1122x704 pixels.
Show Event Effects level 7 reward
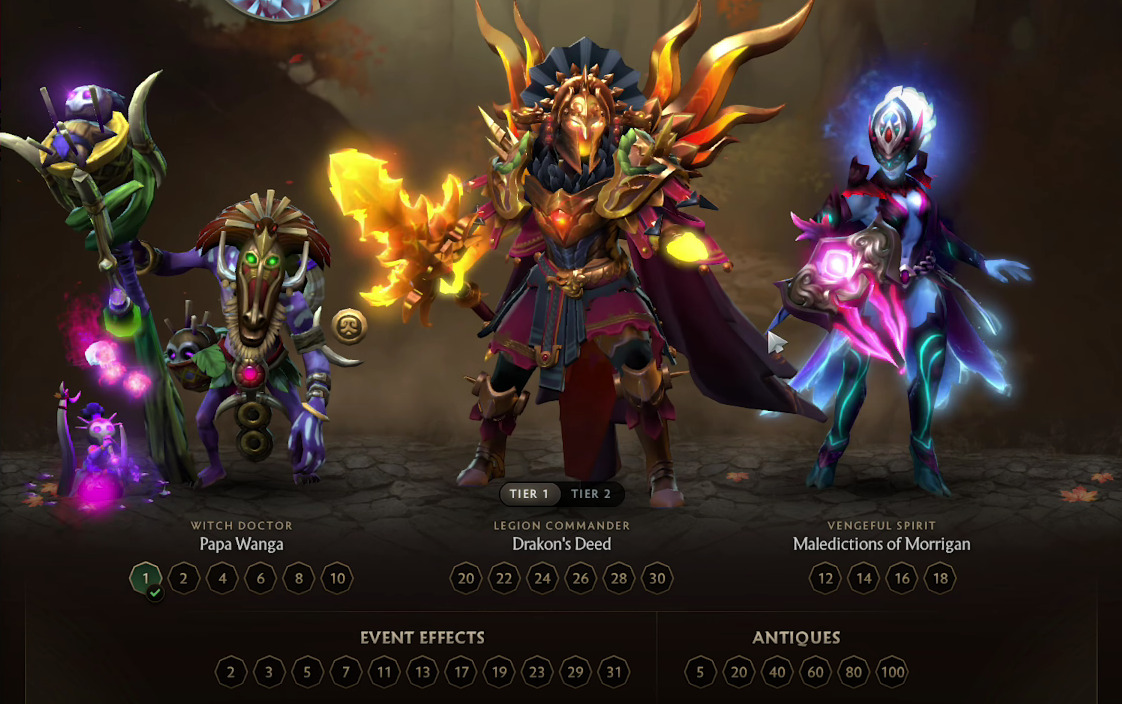tap(346, 672)
